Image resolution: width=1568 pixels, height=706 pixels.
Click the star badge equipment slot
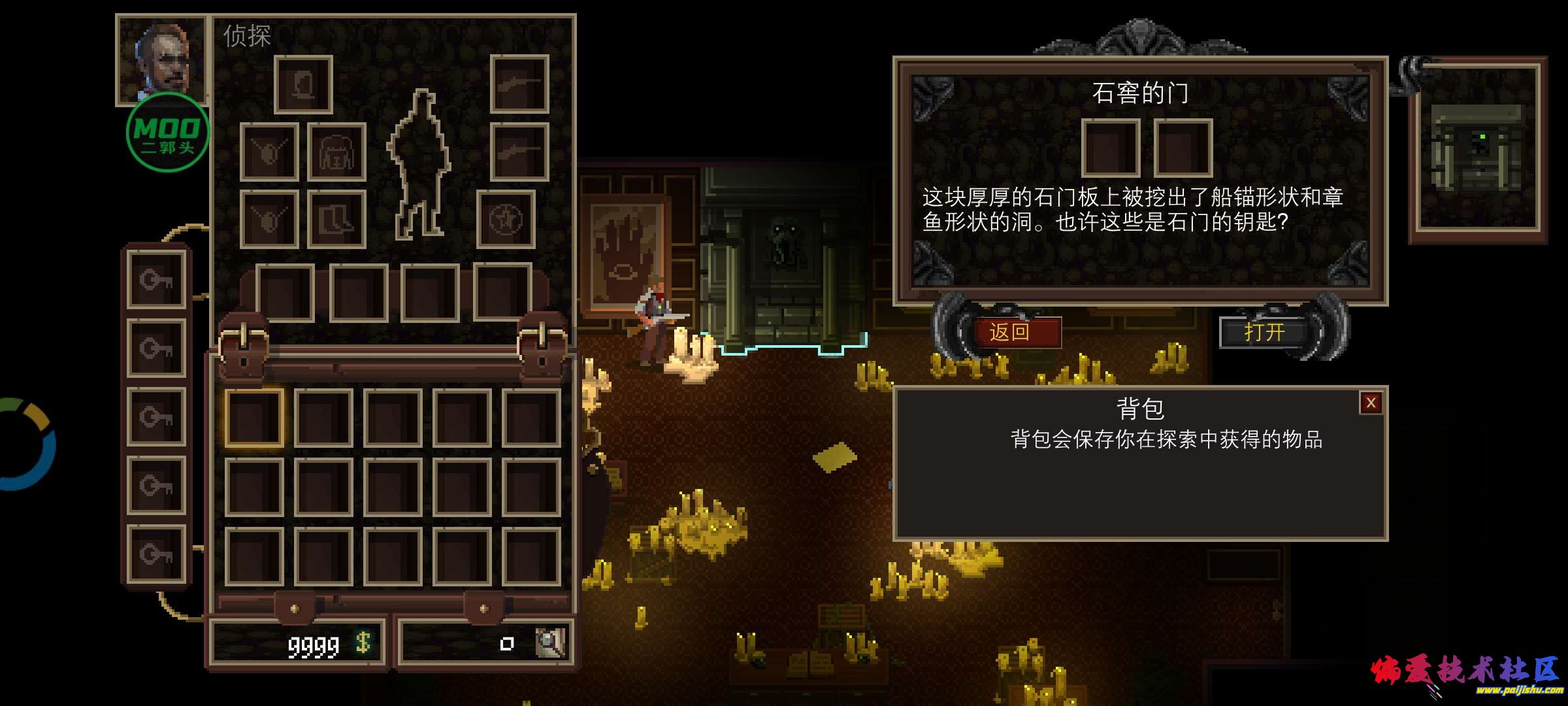coord(506,220)
